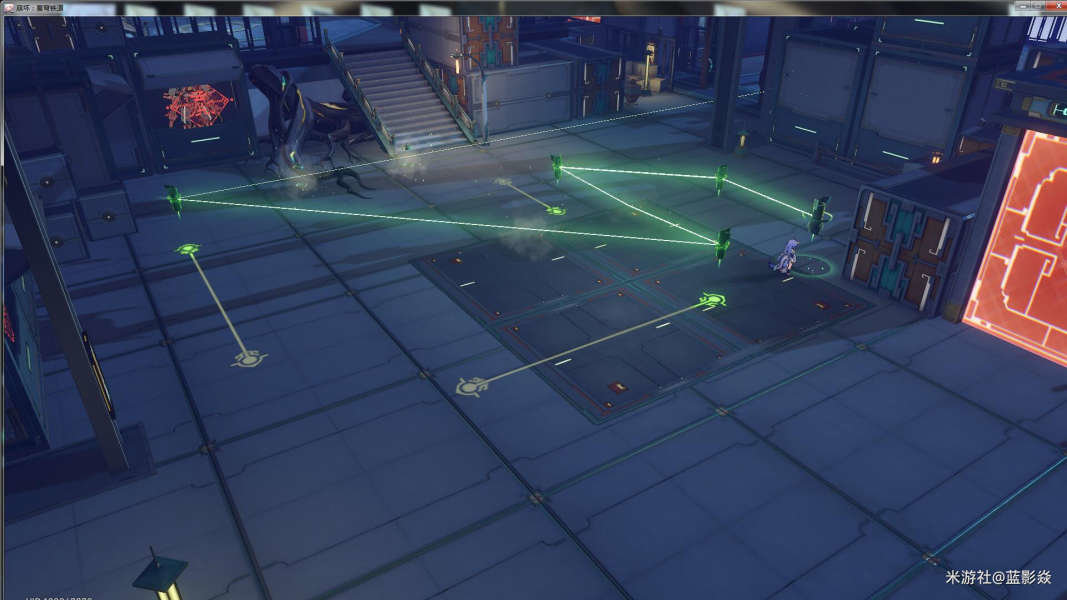Minimize the game window
Image resolution: width=1067 pixels, height=600 pixels.
pyautogui.click(x=1022, y=7)
